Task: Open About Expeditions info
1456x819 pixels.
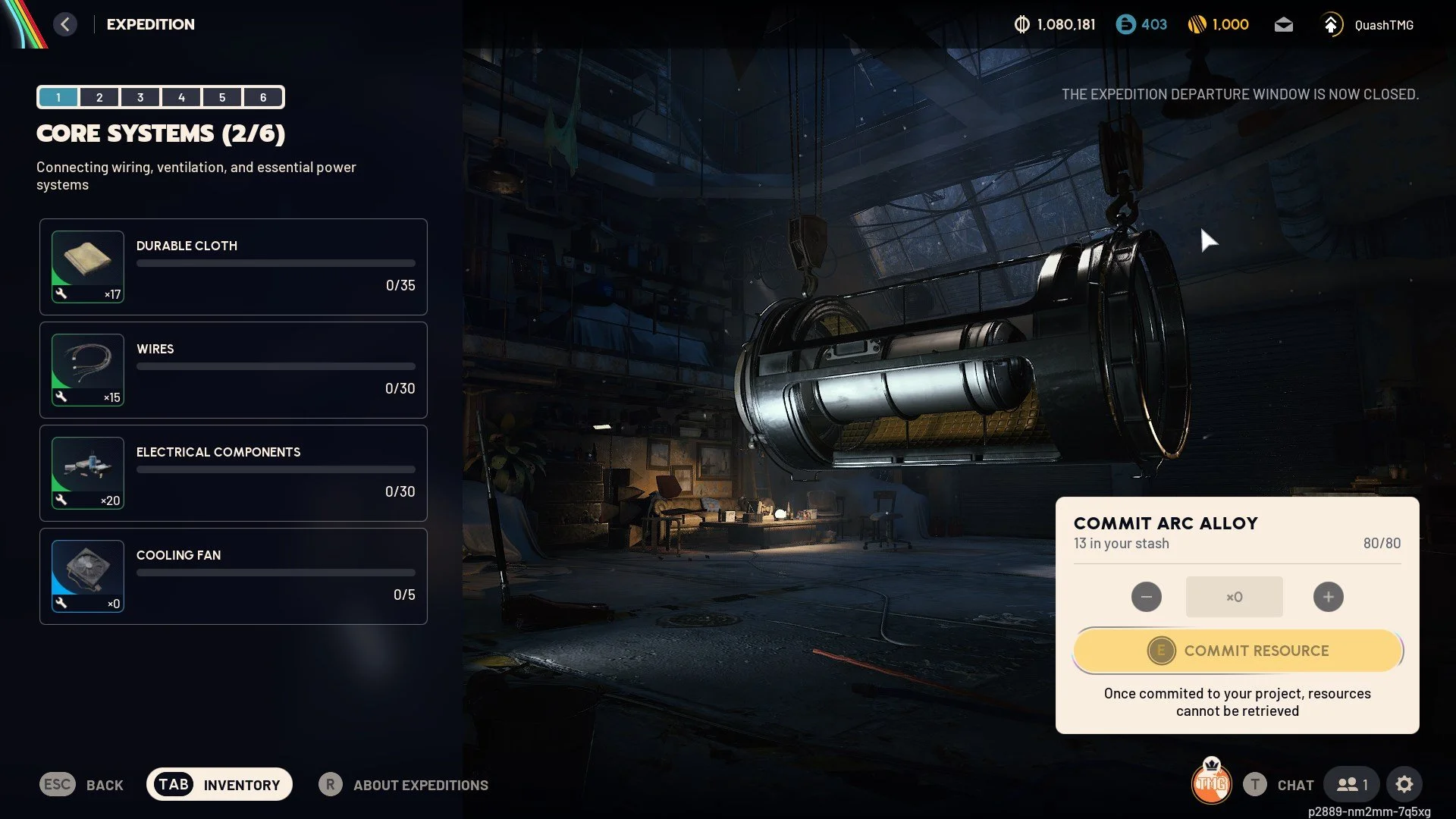Action: click(x=404, y=785)
